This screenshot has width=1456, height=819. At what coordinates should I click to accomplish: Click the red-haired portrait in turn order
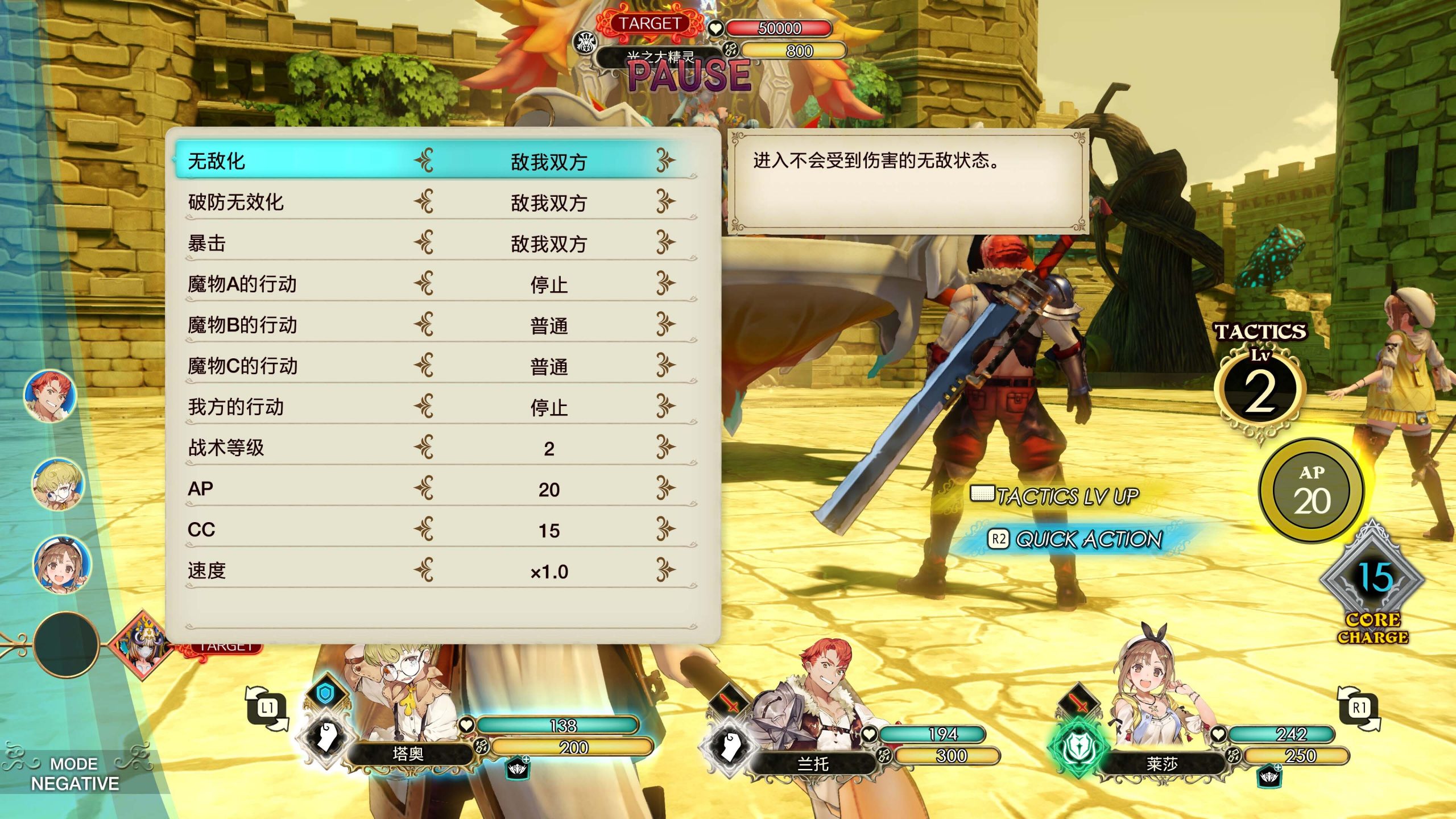51,395
